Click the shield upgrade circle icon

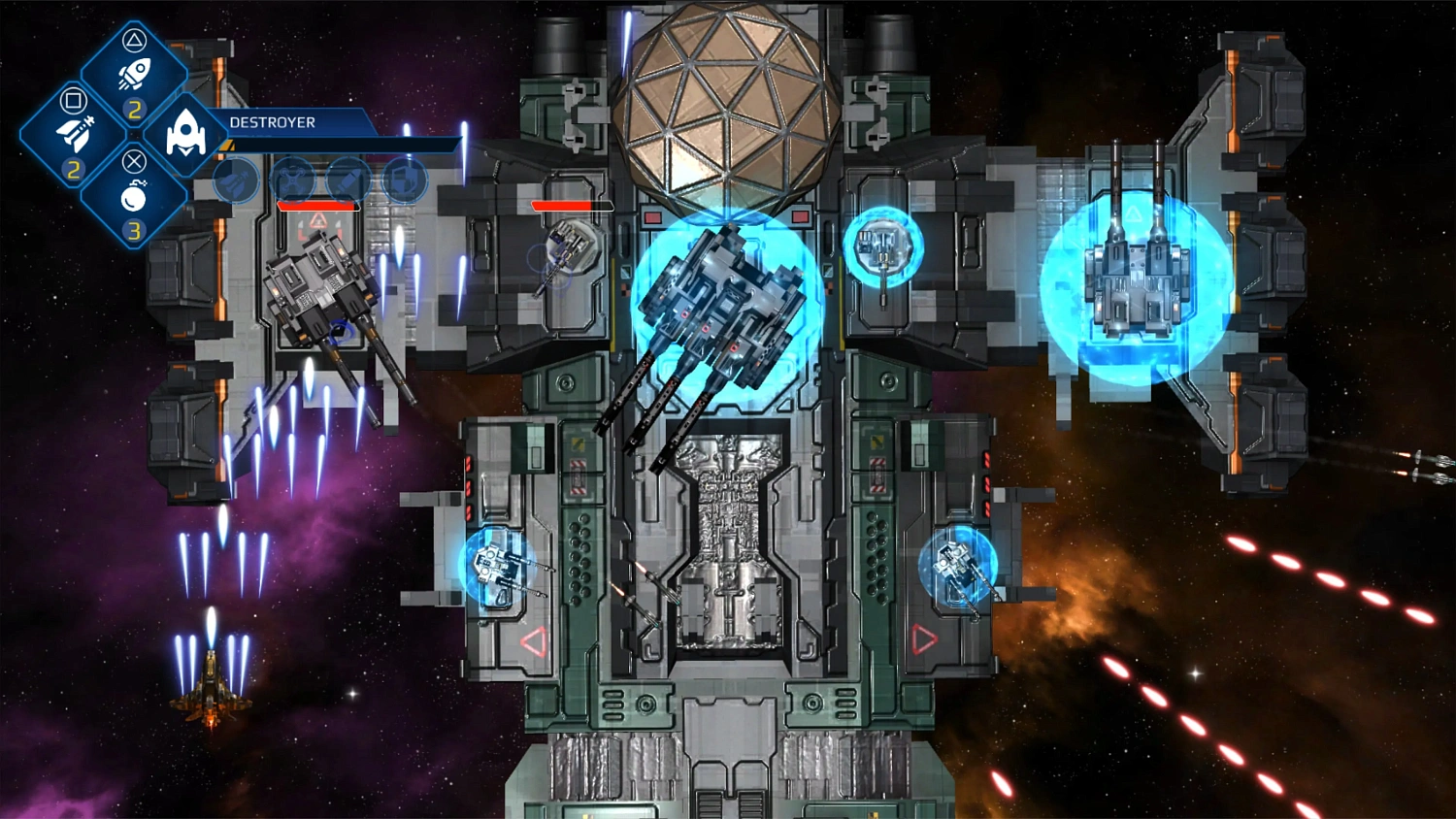point(403,179)
